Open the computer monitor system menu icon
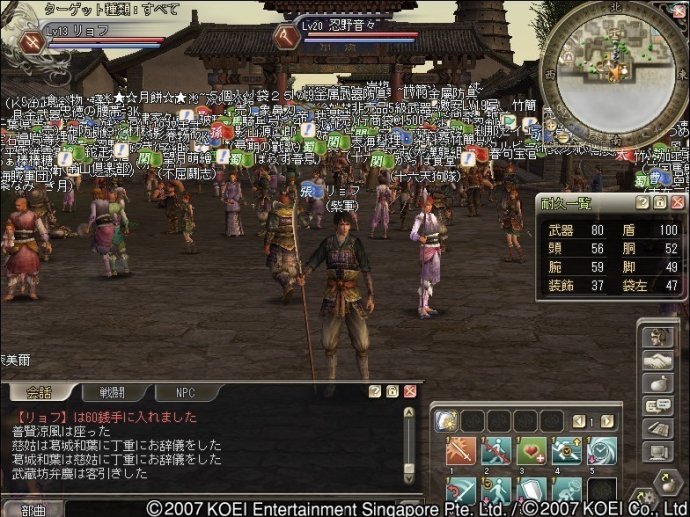The height and width of the screenshot is (517, 690). point(656,452)
